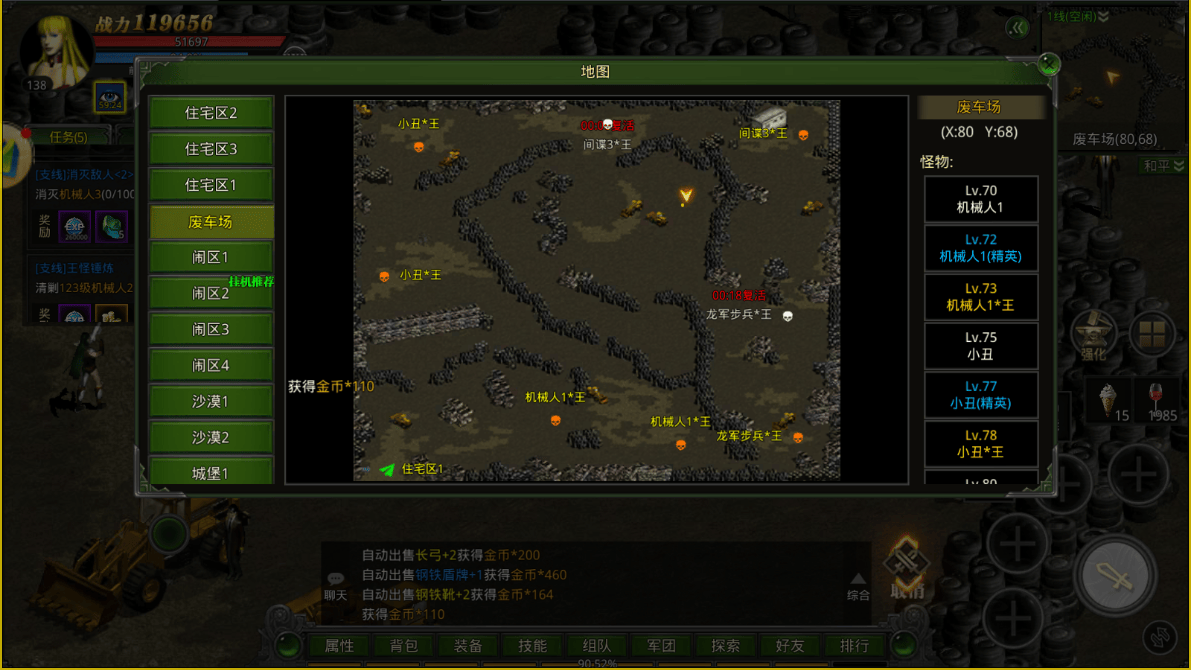1191x670 pixels.
Task: Show the 排行 rankings
Action: click(x=854, y=646)
